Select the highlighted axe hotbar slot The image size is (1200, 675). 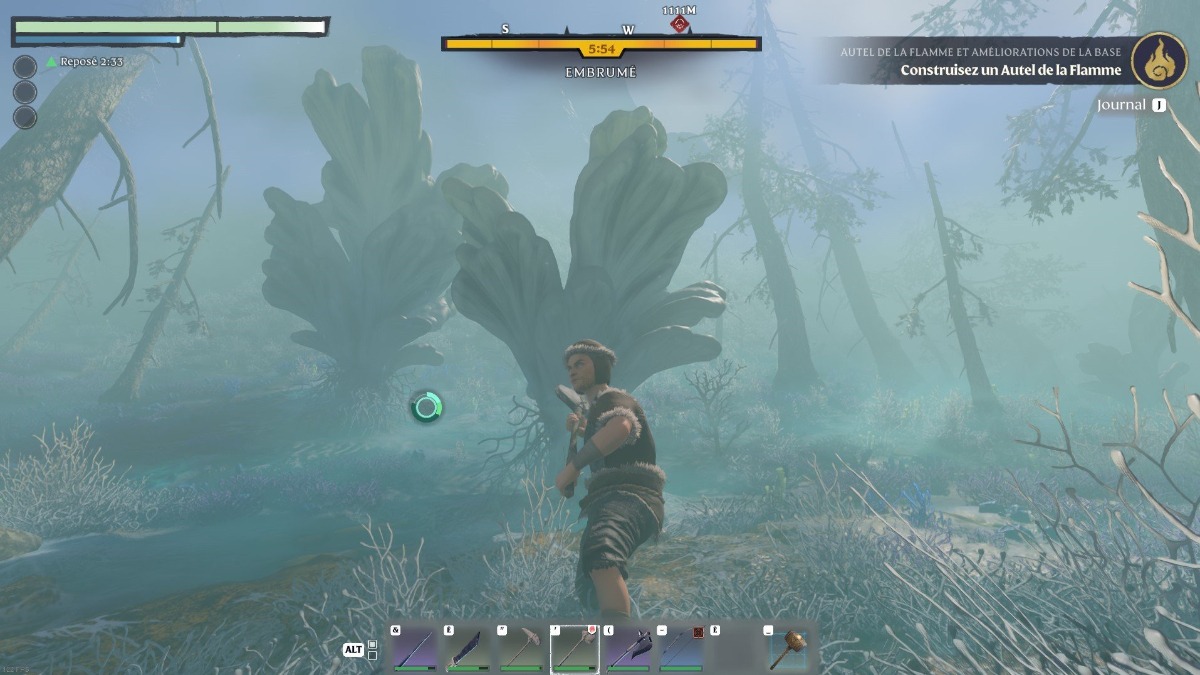point(575,649)
